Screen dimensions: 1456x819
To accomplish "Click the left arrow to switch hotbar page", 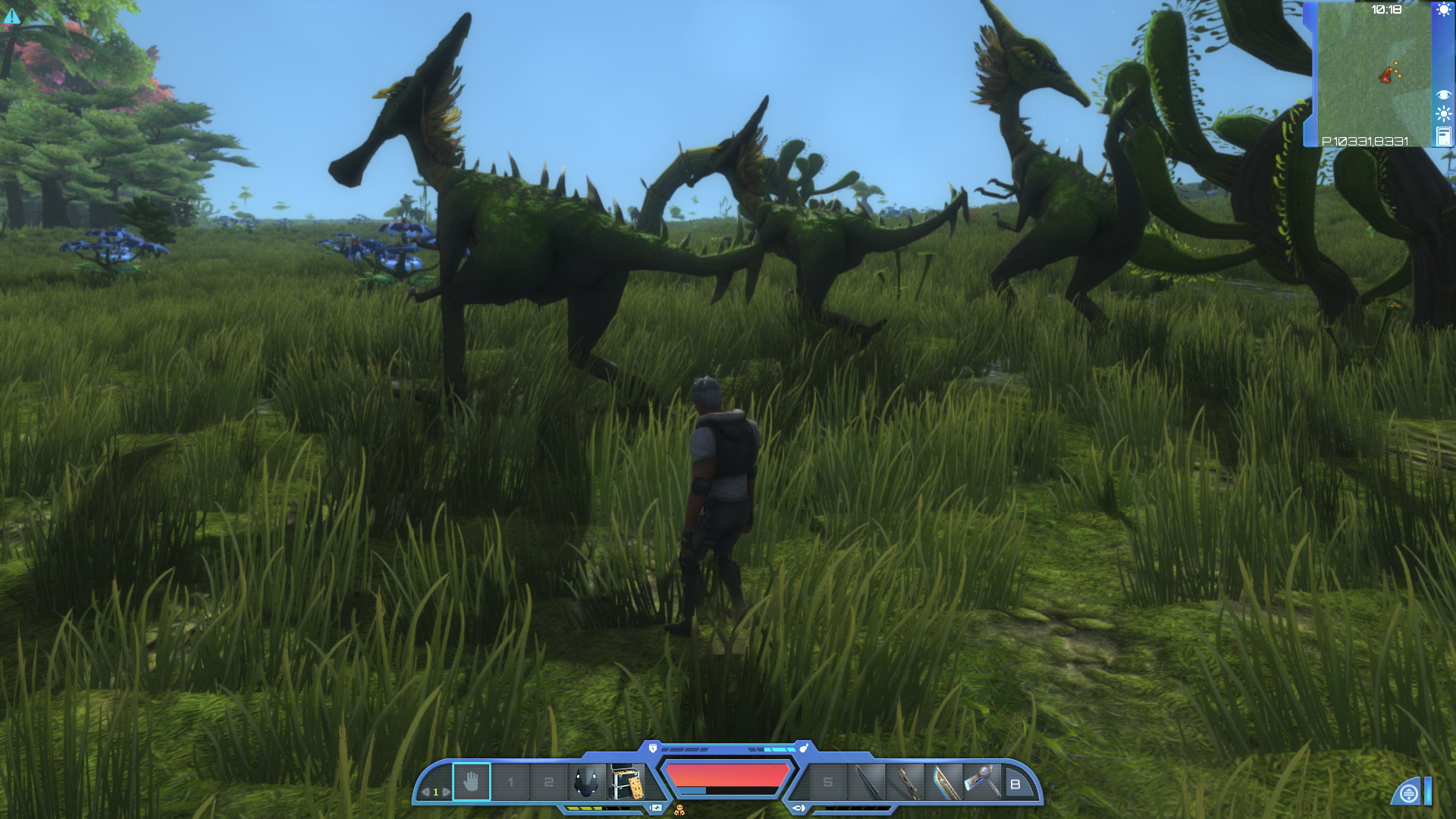I will coord(426,791).
